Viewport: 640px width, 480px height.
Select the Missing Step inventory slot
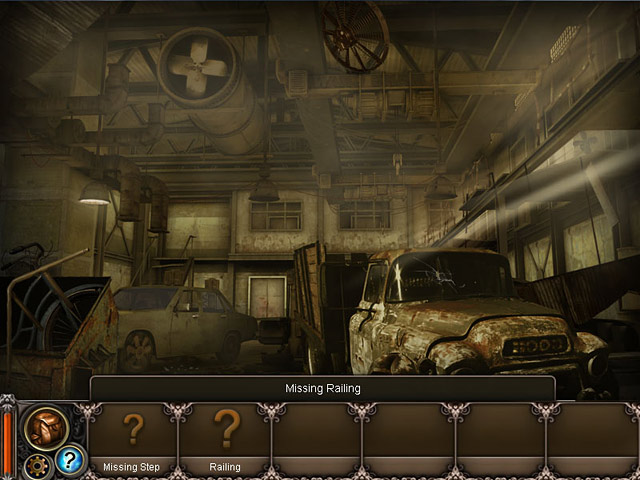(133, 436)
